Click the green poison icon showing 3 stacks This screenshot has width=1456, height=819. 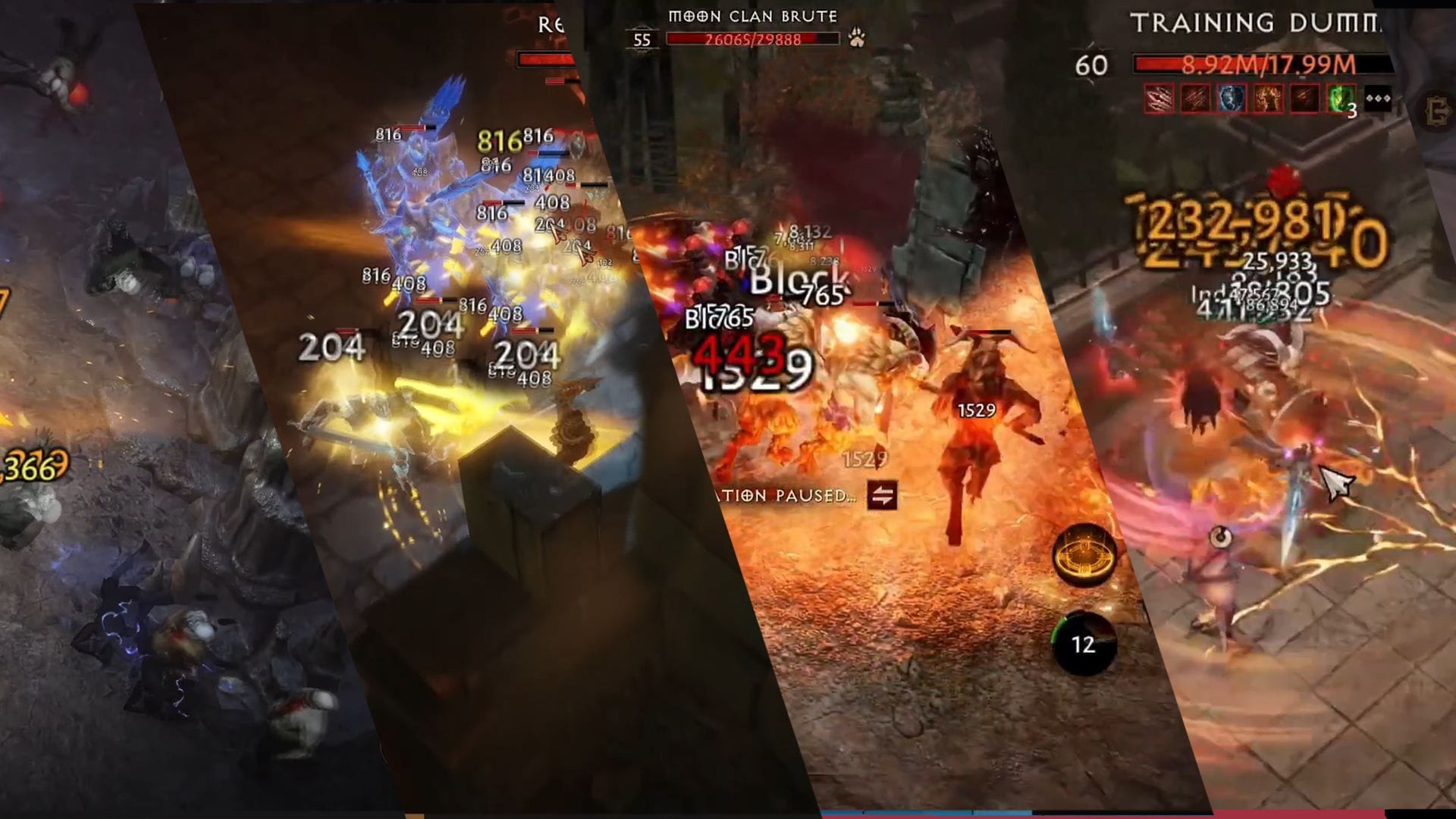pyautogui.click(x=1341, y=98)
